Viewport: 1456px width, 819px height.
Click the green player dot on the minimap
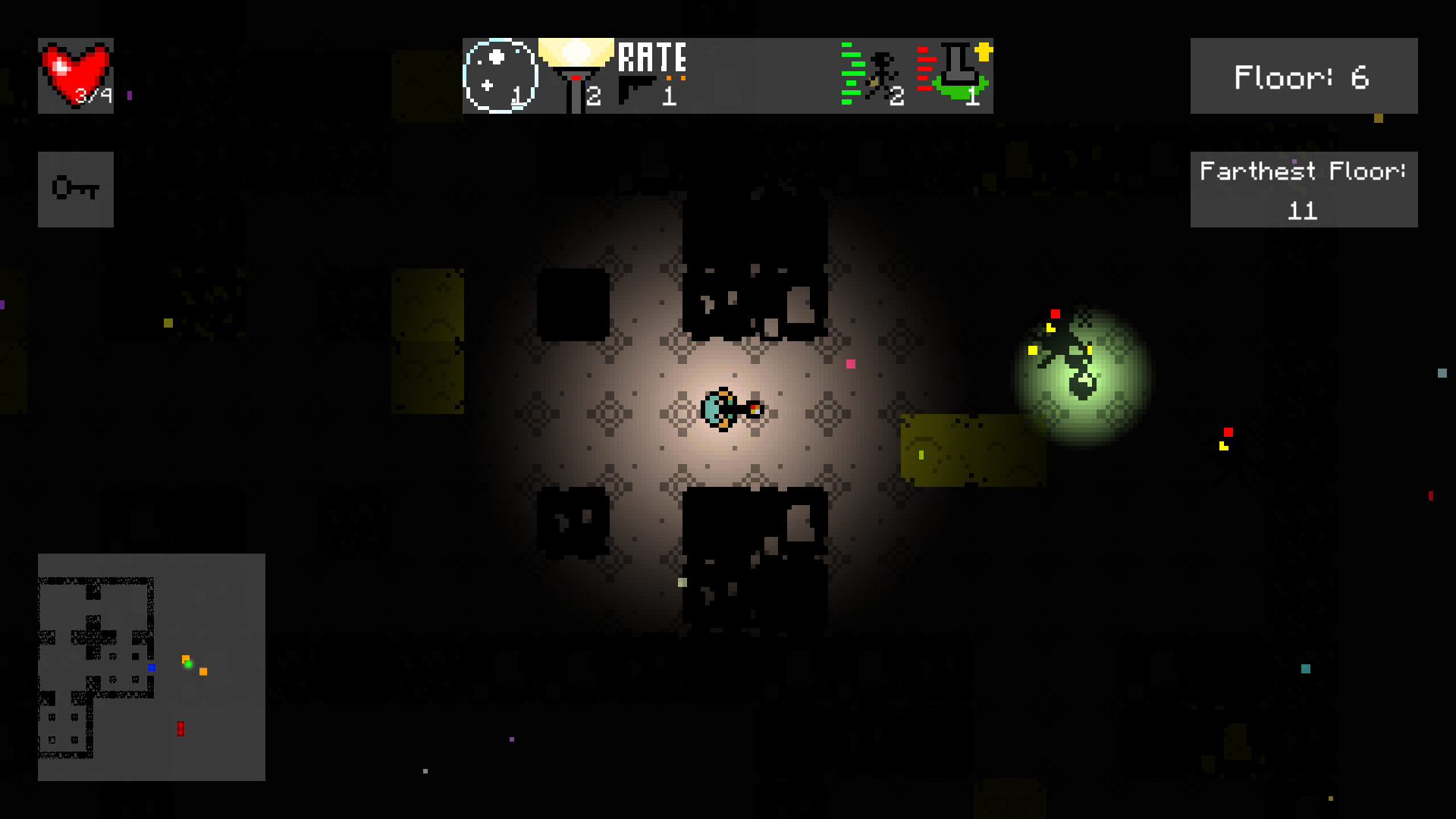click(x=187, y=666)
